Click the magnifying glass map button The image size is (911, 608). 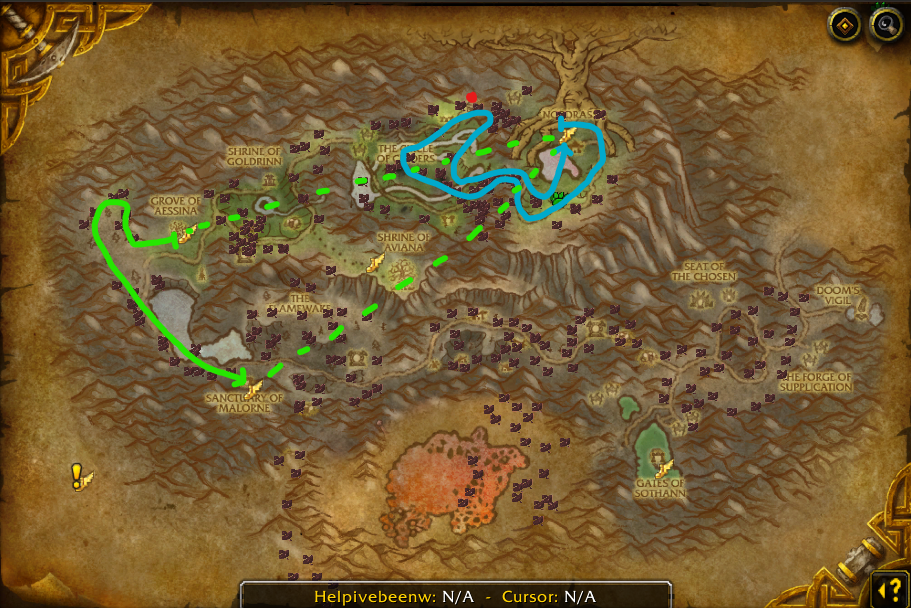[886, 26]
